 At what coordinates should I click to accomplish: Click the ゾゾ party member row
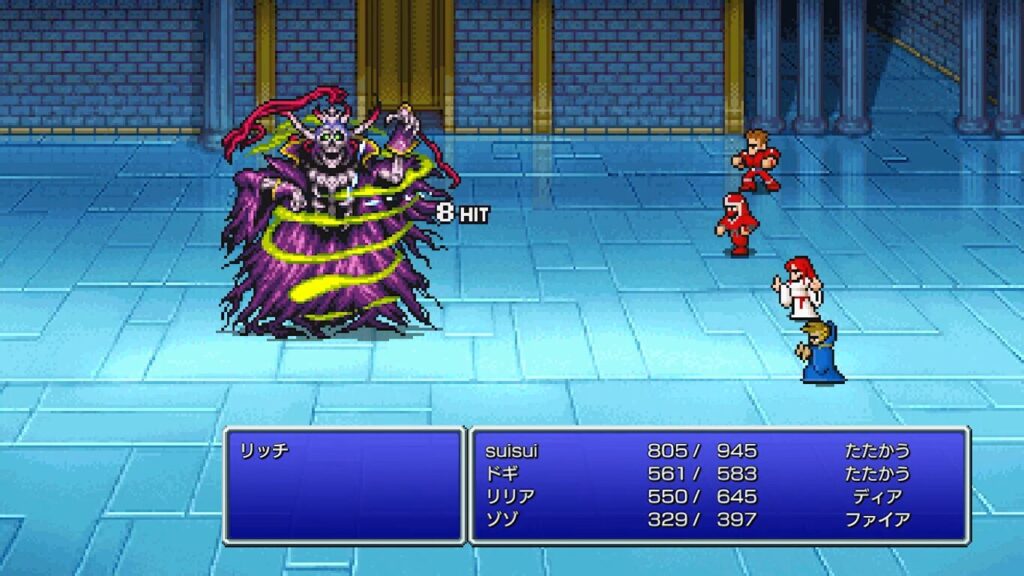pyautogui.click(x=501, y=520)
